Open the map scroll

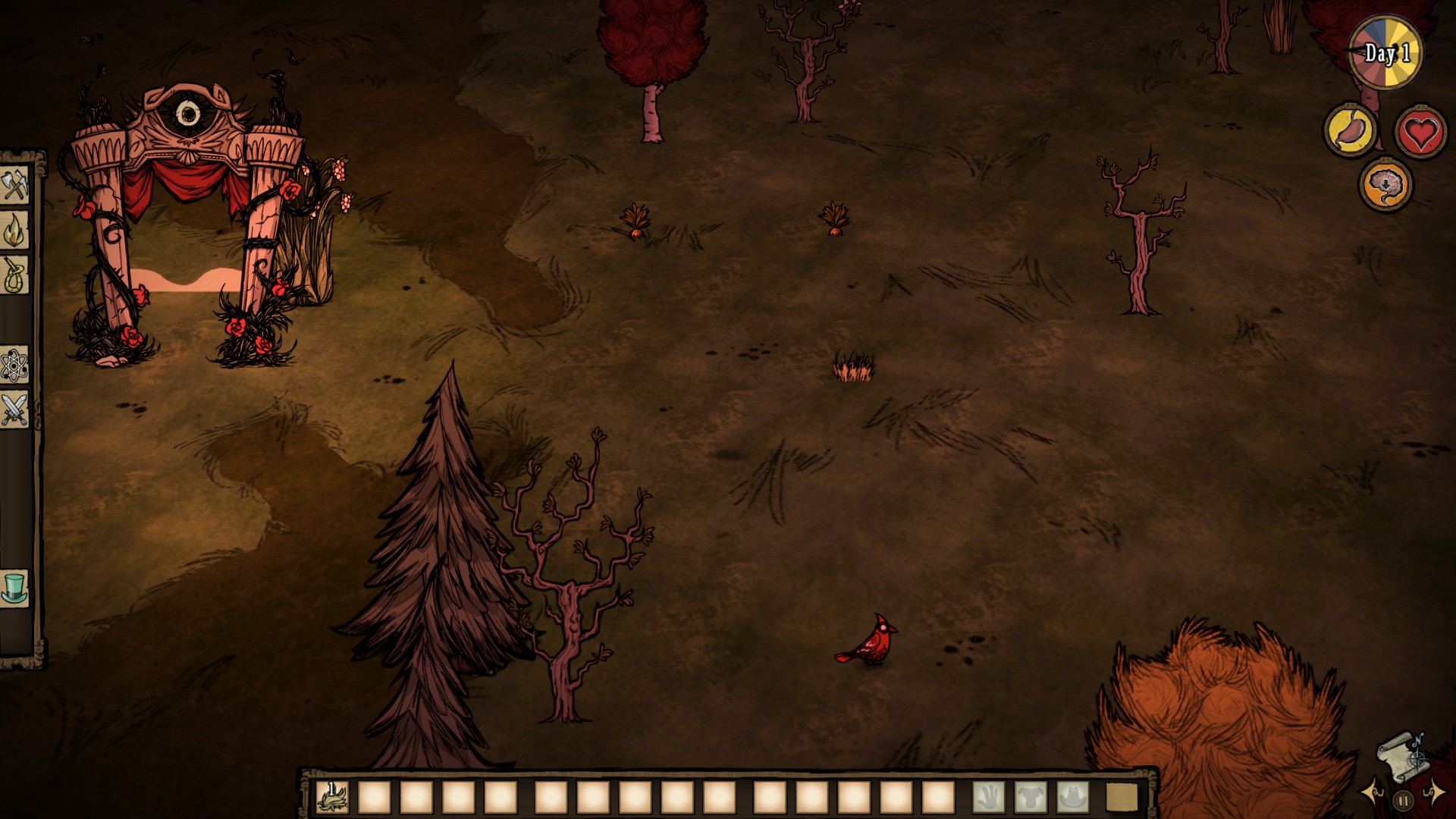point(1401,755)
